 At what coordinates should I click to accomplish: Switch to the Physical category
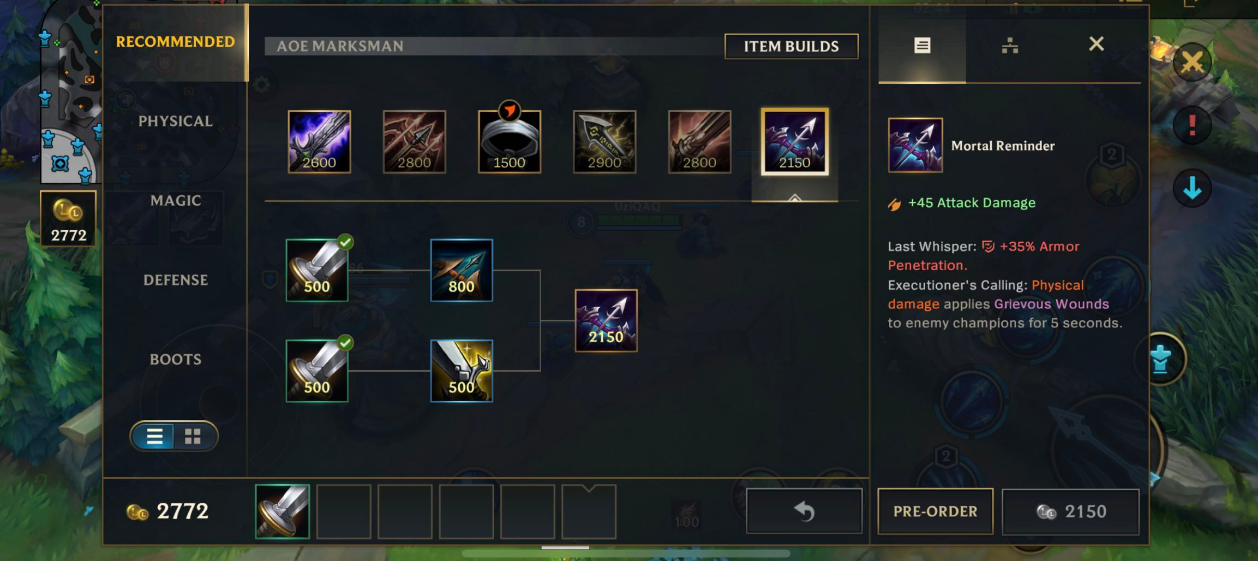(x=175, y=121)
